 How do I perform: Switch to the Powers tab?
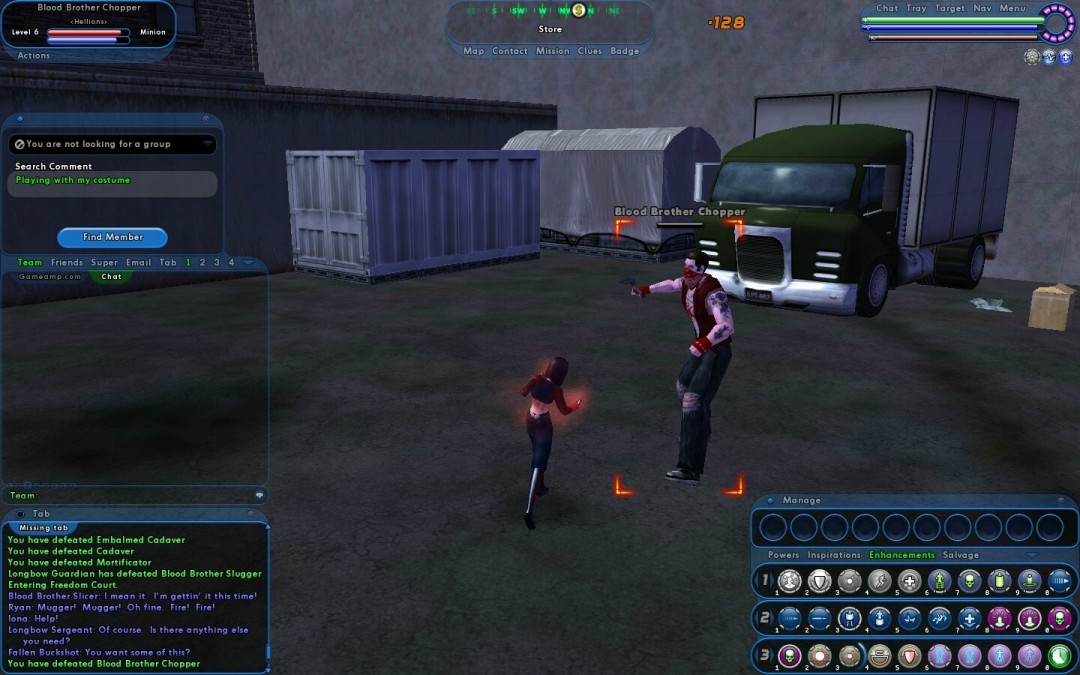783,555
